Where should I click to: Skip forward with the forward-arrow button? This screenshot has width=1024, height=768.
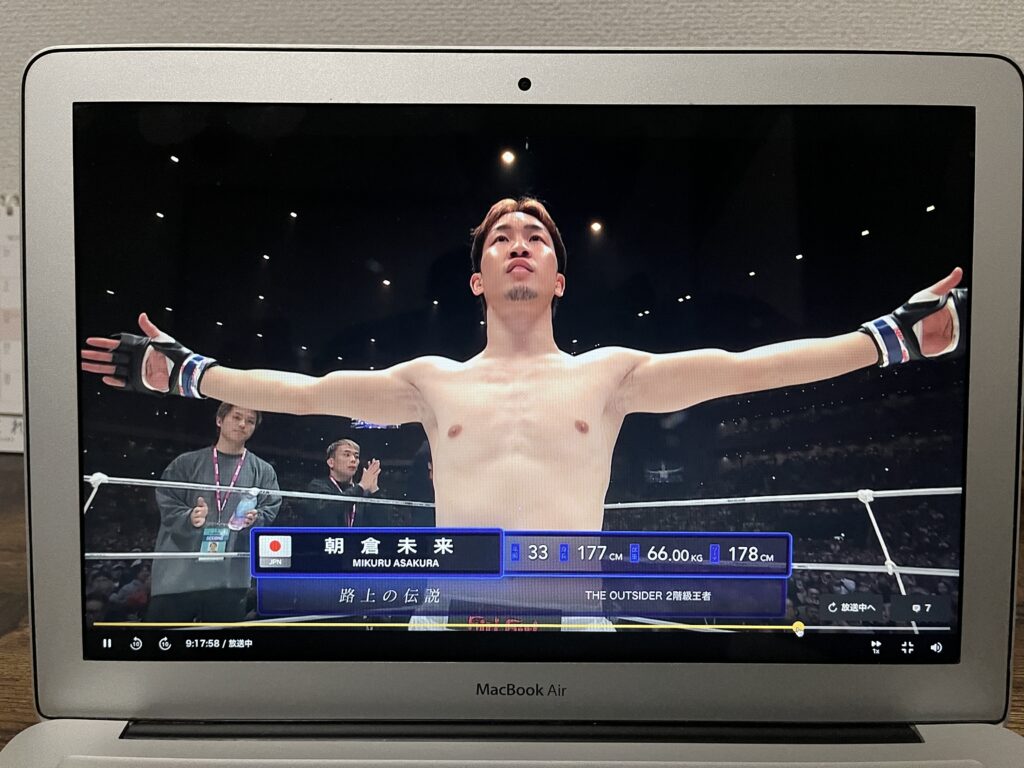(x=164, y=644)
